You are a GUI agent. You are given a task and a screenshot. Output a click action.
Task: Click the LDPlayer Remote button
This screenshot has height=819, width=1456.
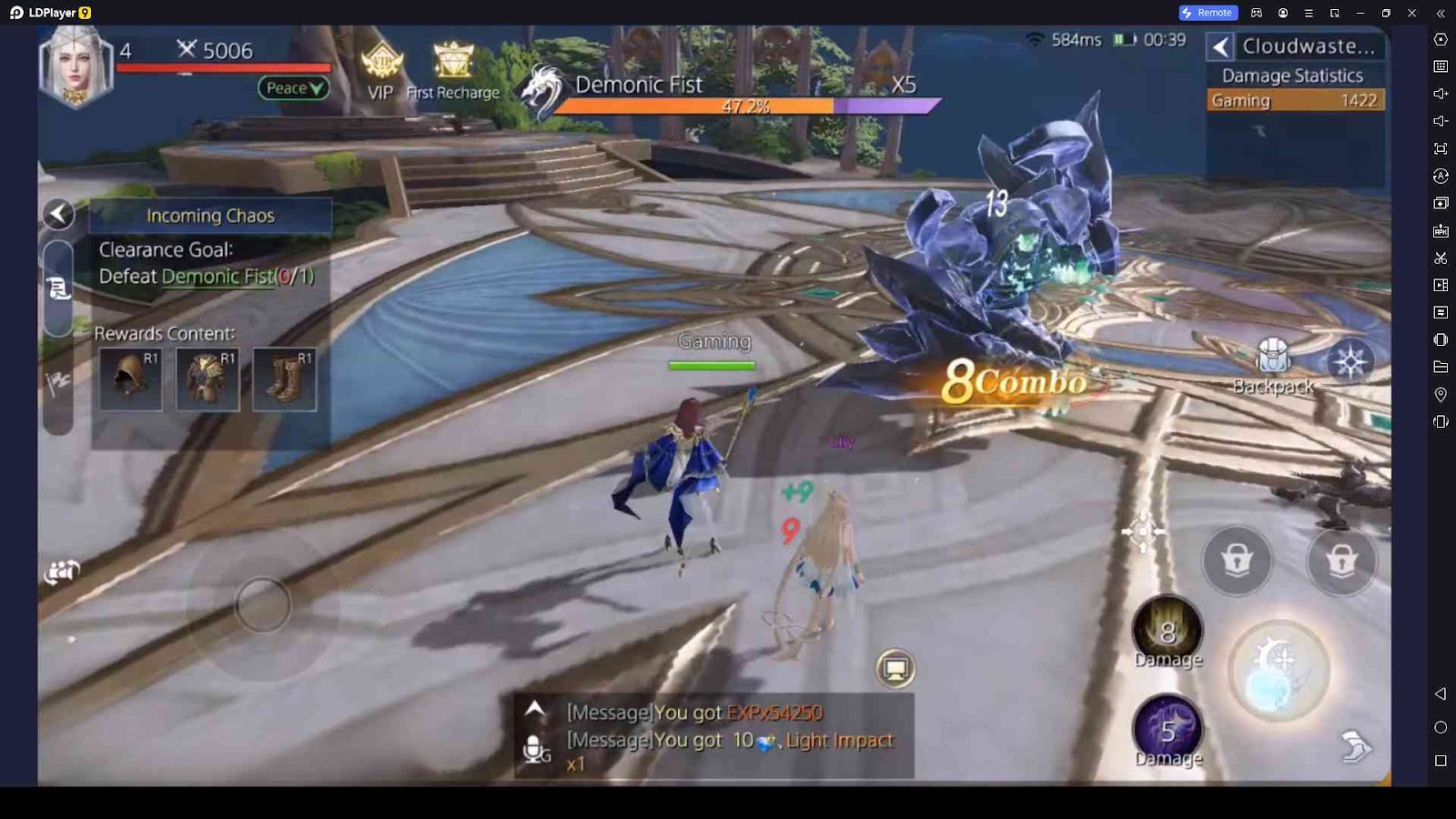coord(1208,13)
